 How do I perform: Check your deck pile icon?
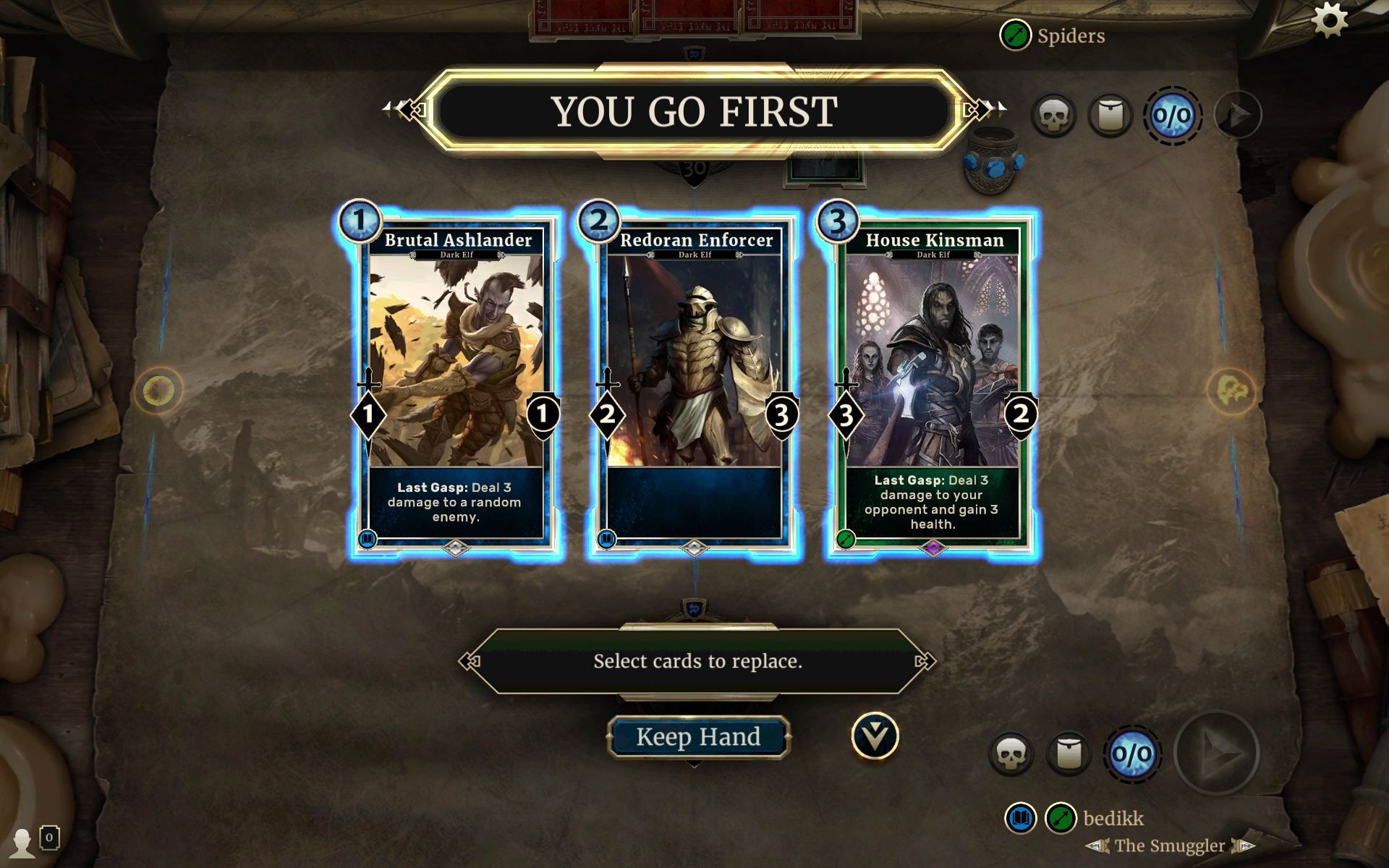[1070, 753]
